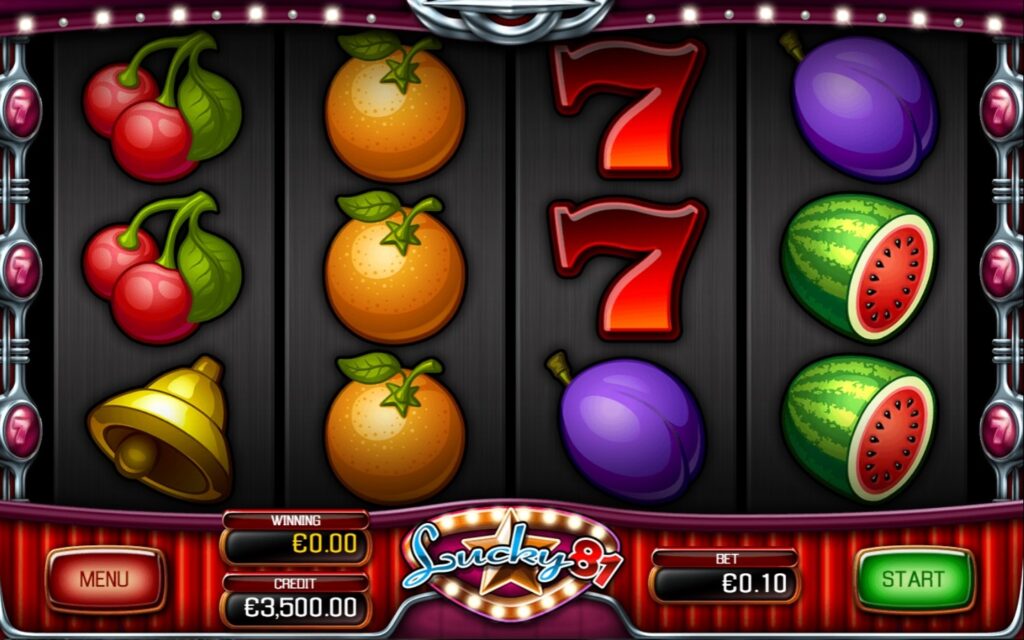This screenshot has height=640, width=1024.
Task: Open the red MENU button
Action: (105, 579)
